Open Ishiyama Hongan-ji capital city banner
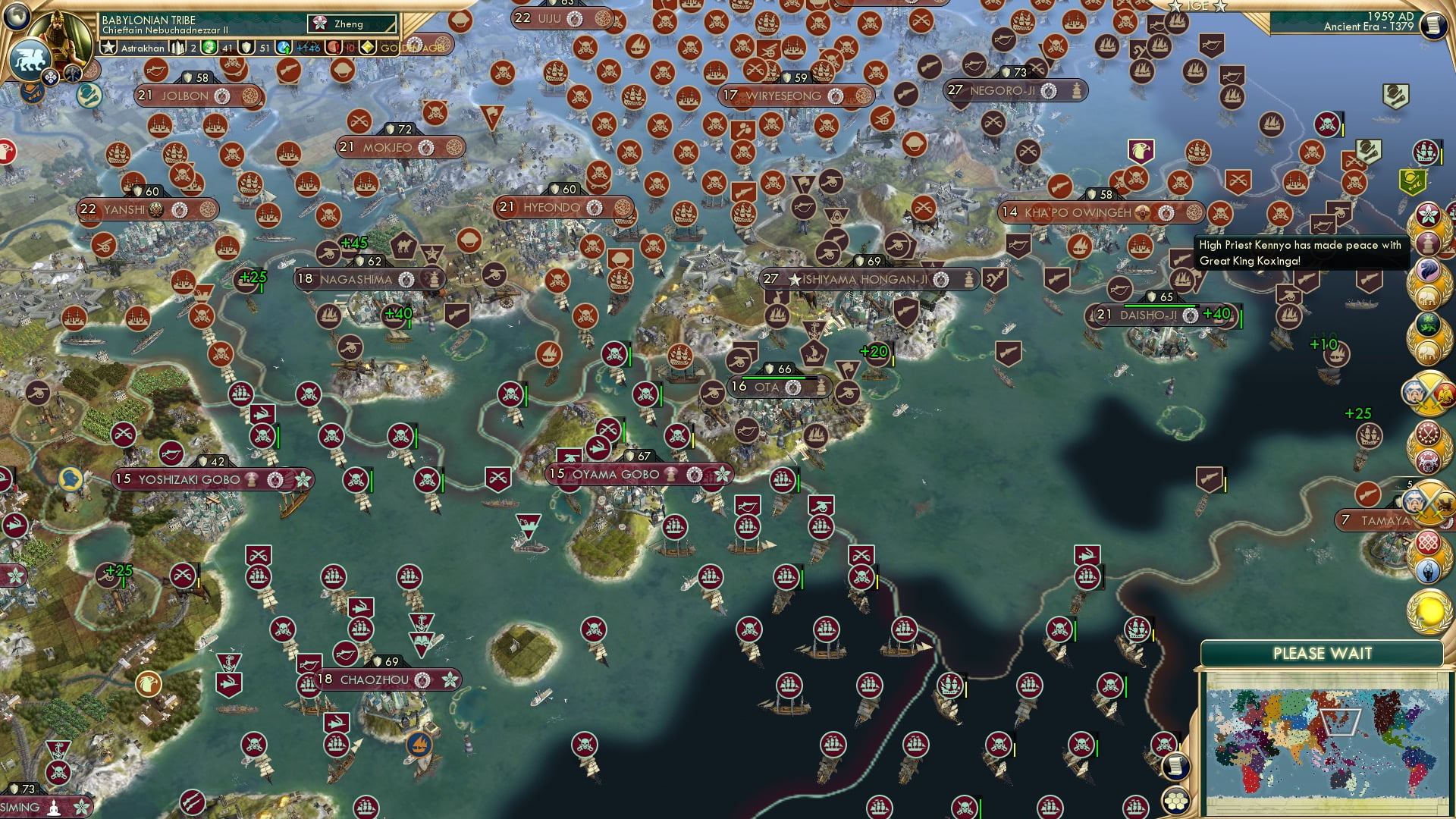 [x=864, y=279]
